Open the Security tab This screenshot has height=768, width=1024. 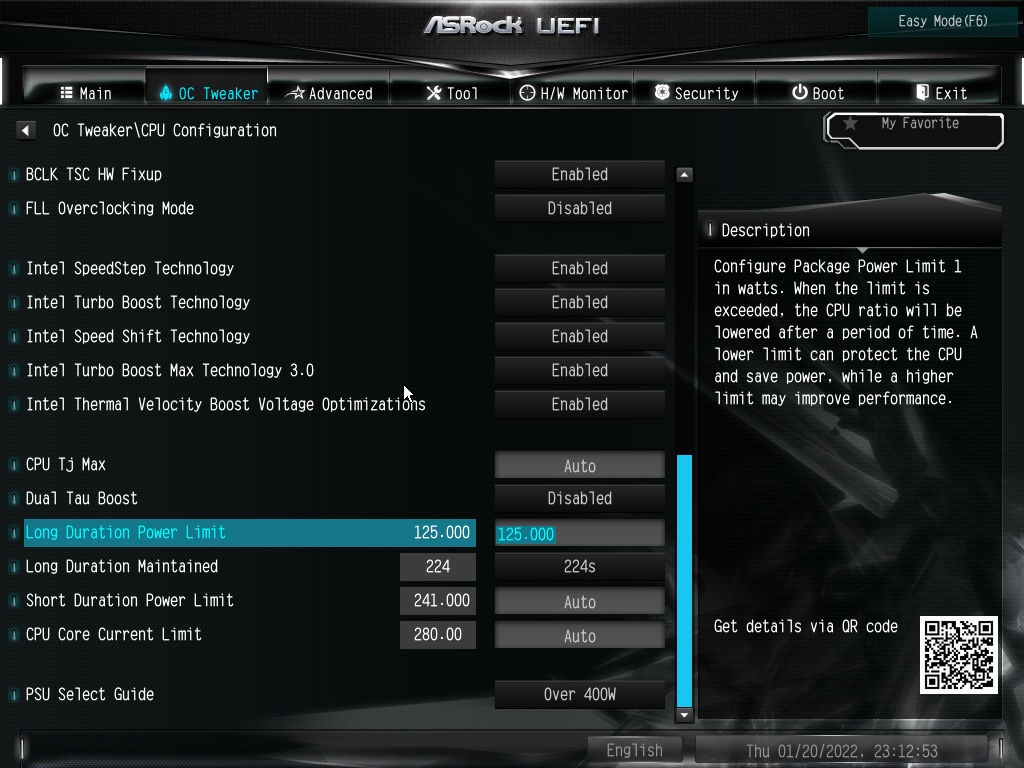click(696, 93)
